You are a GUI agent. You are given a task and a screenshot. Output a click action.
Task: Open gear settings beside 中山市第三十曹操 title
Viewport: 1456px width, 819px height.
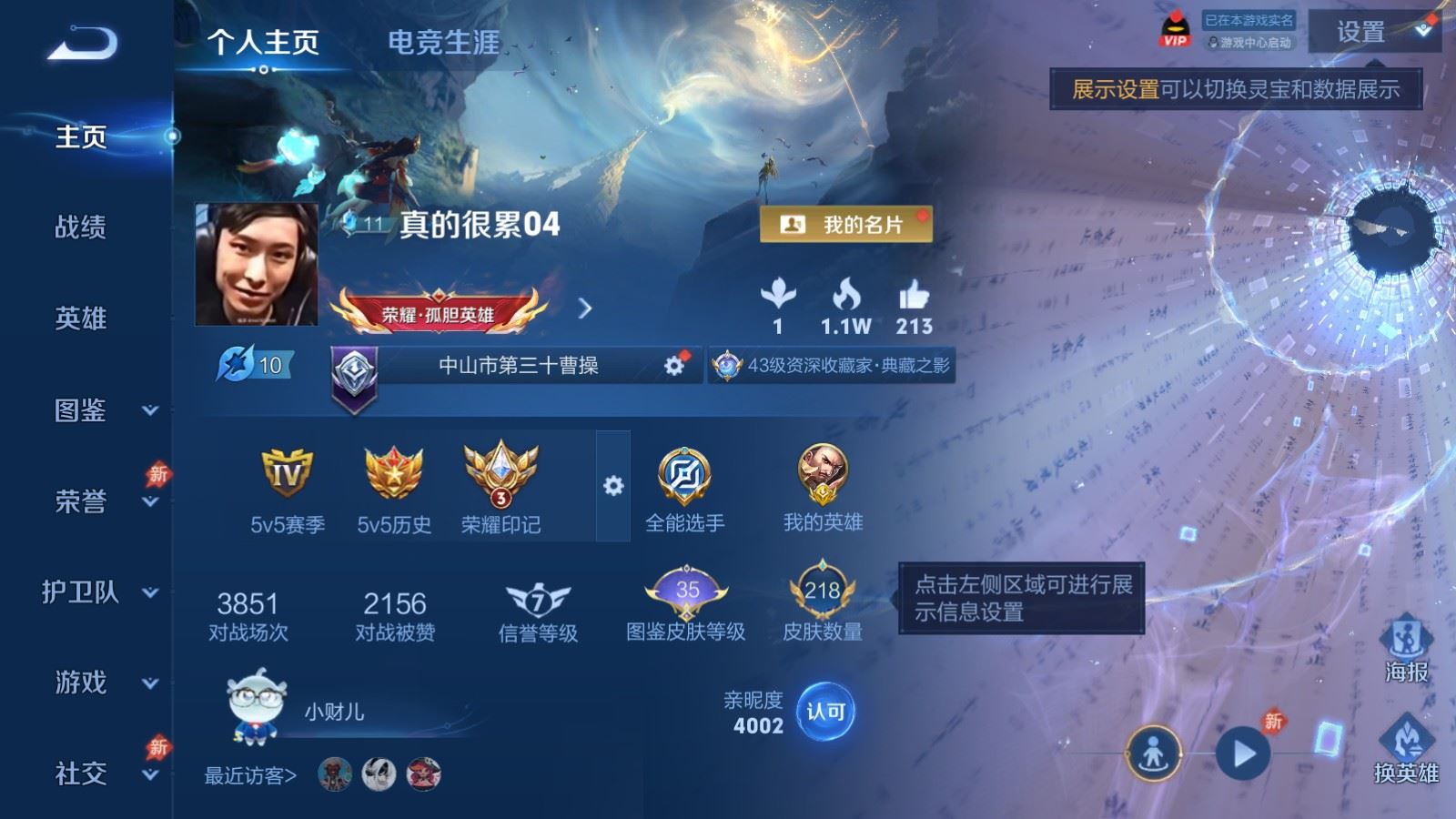(673, 365)
